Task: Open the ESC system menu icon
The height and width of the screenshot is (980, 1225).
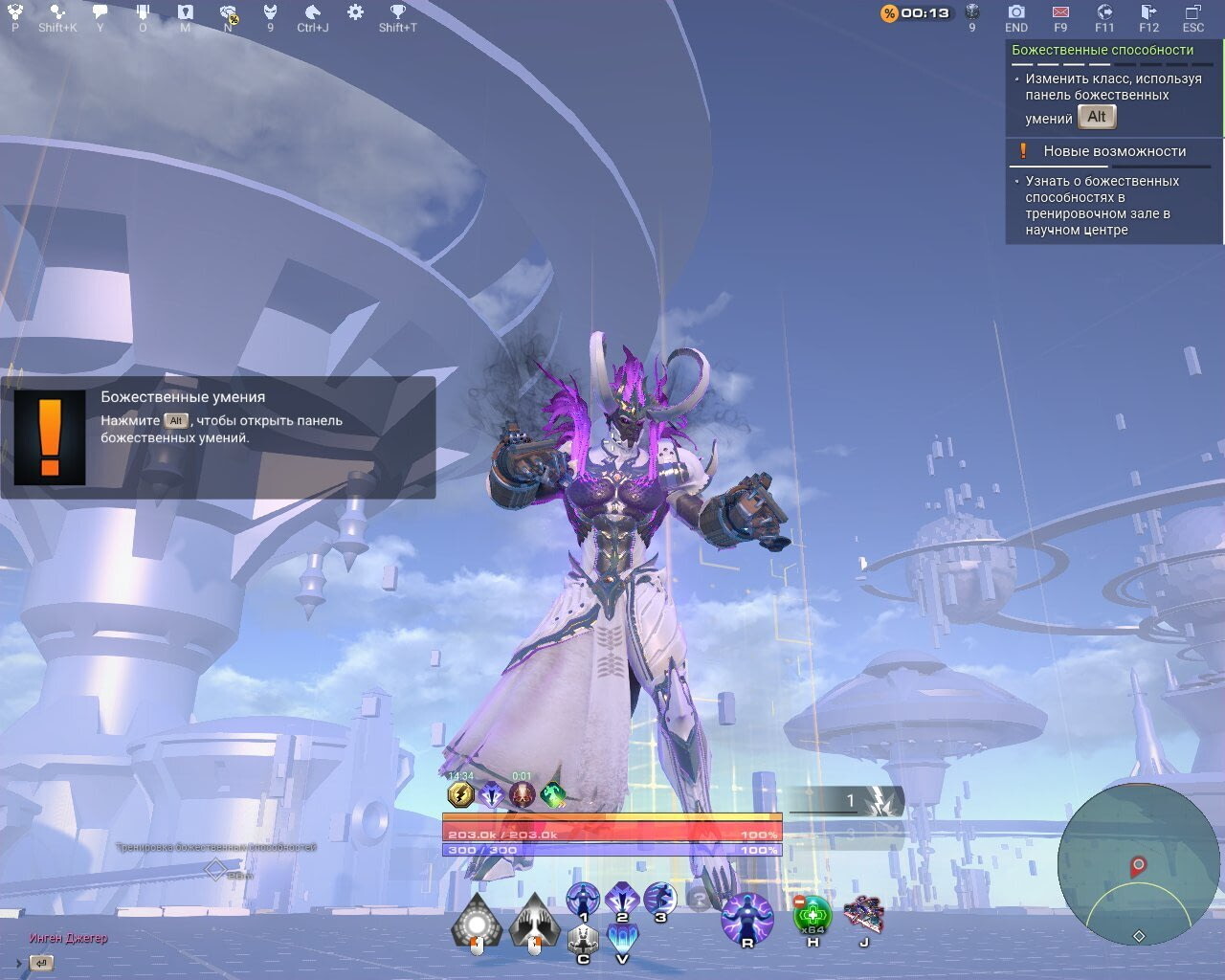Action: tap(1192, 13)
